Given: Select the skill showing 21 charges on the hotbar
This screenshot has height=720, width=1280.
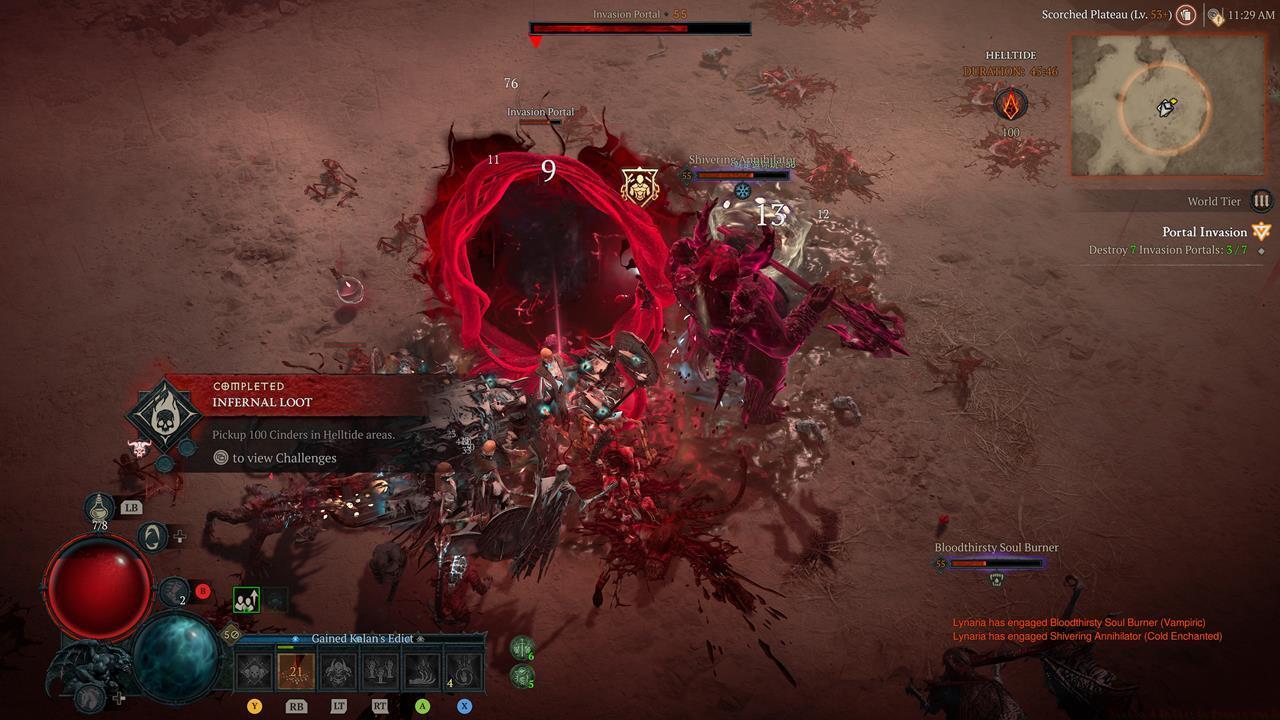Looking at the screenshot, I should point(297,670).
